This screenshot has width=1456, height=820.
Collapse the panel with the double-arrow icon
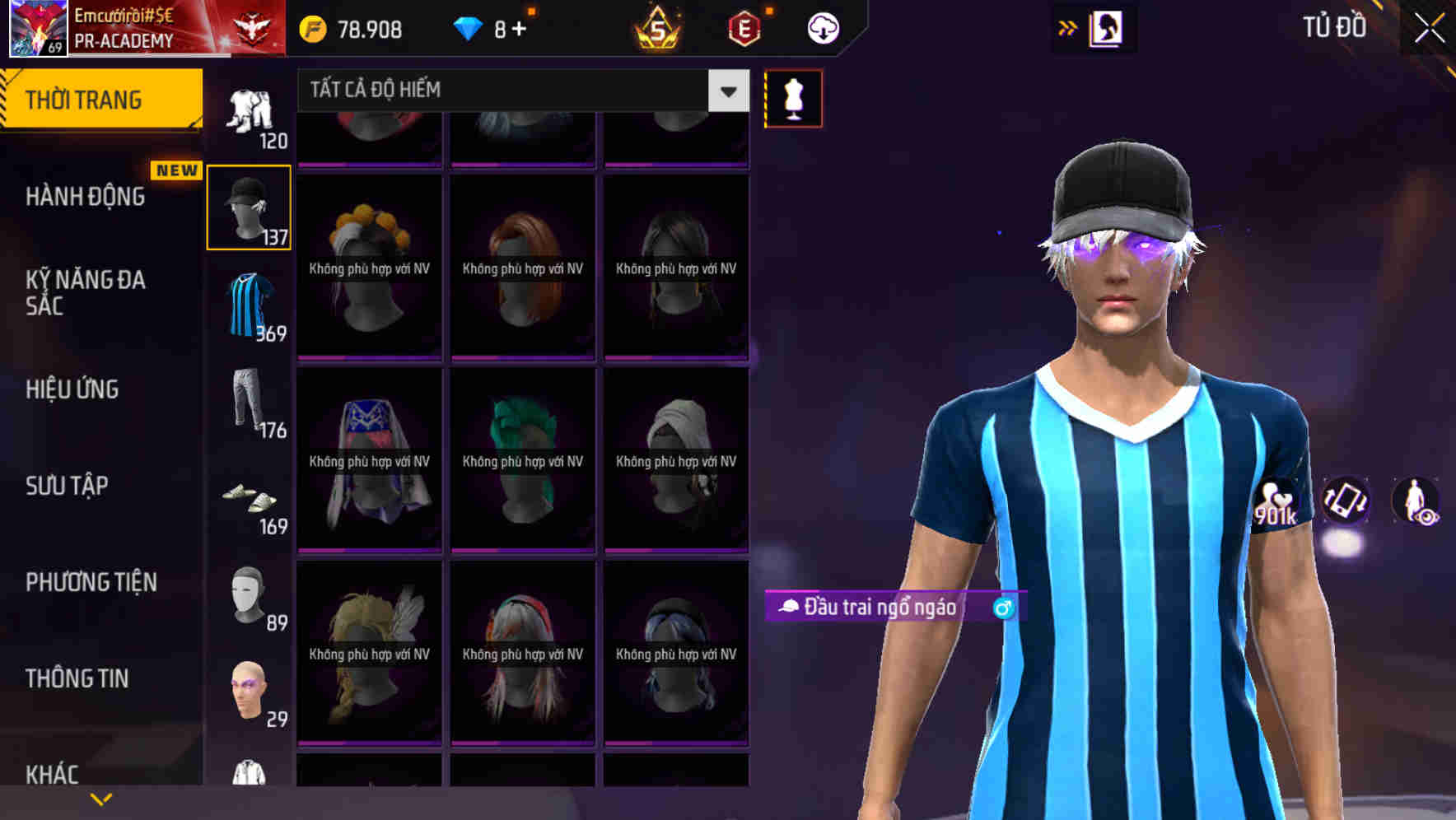click(1068, 27)
